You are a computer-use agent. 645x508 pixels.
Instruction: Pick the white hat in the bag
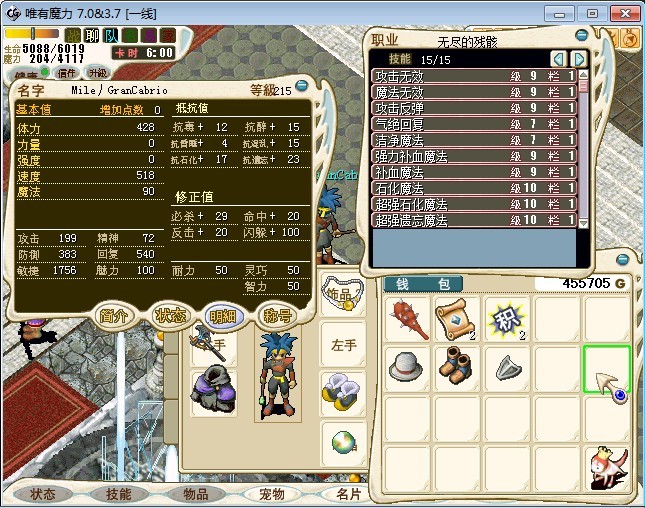tap(408, 367)
